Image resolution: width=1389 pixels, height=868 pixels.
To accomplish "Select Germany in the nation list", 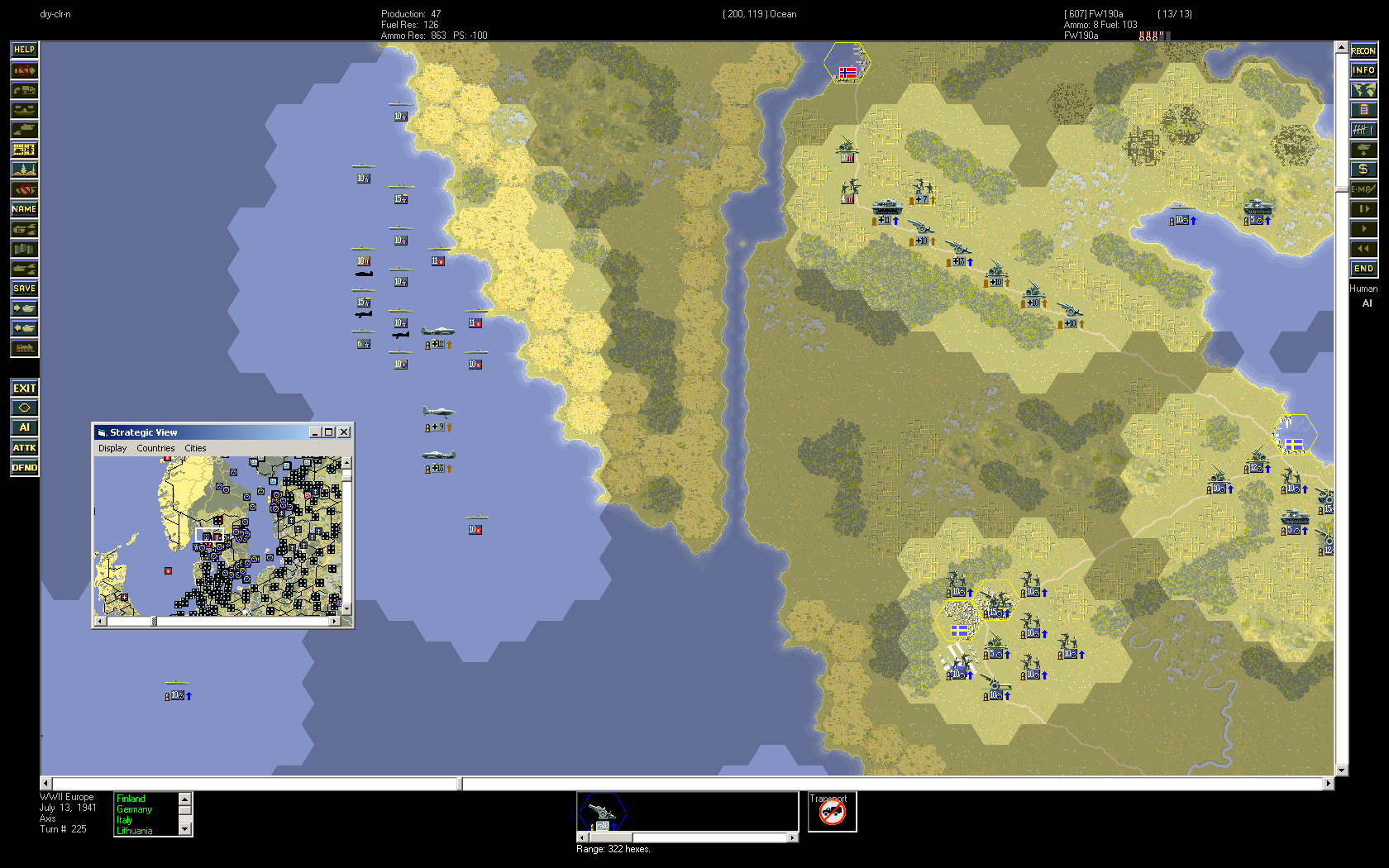I will point(133,809).
